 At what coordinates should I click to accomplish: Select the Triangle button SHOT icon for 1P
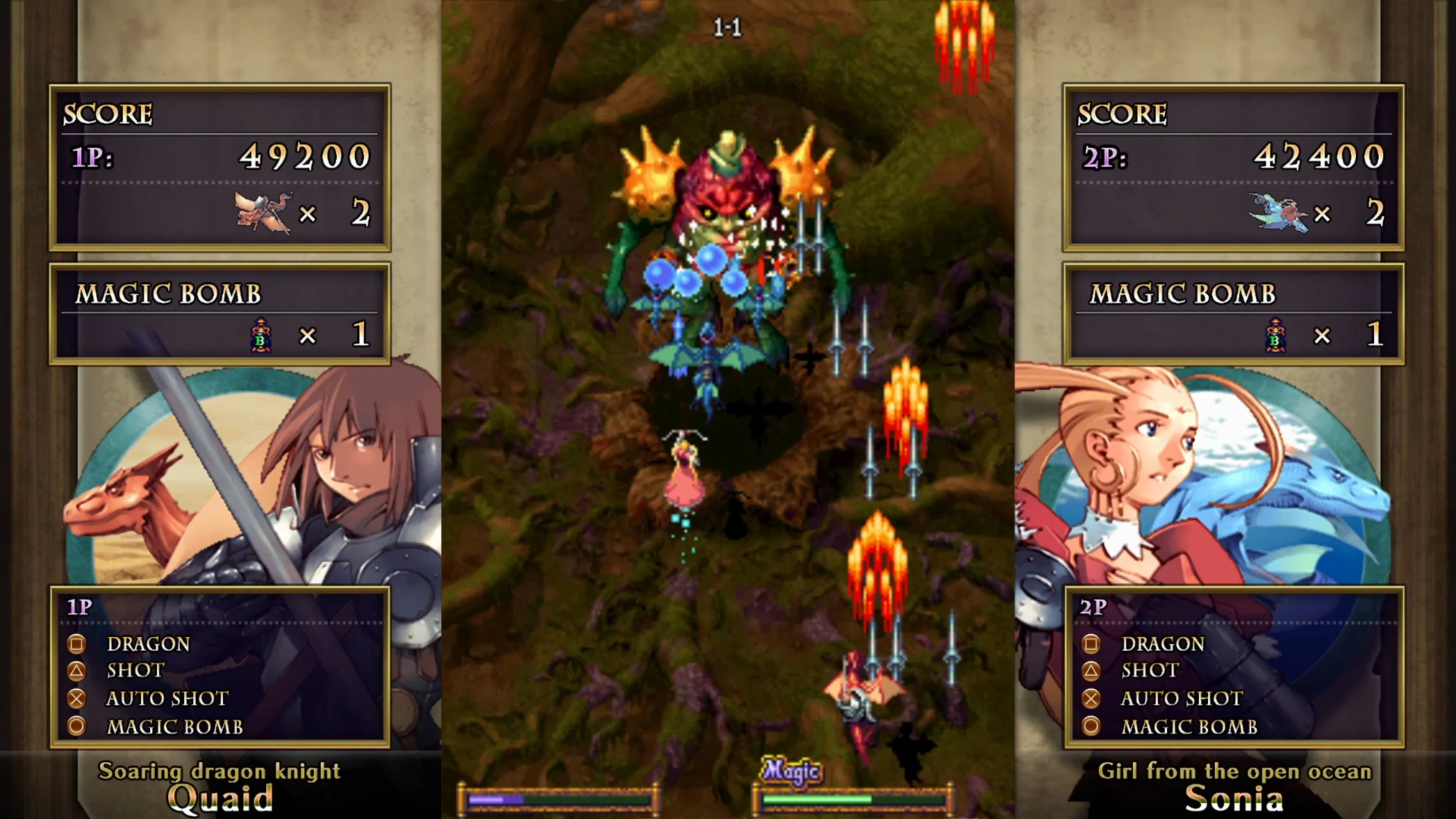[76, 670]
